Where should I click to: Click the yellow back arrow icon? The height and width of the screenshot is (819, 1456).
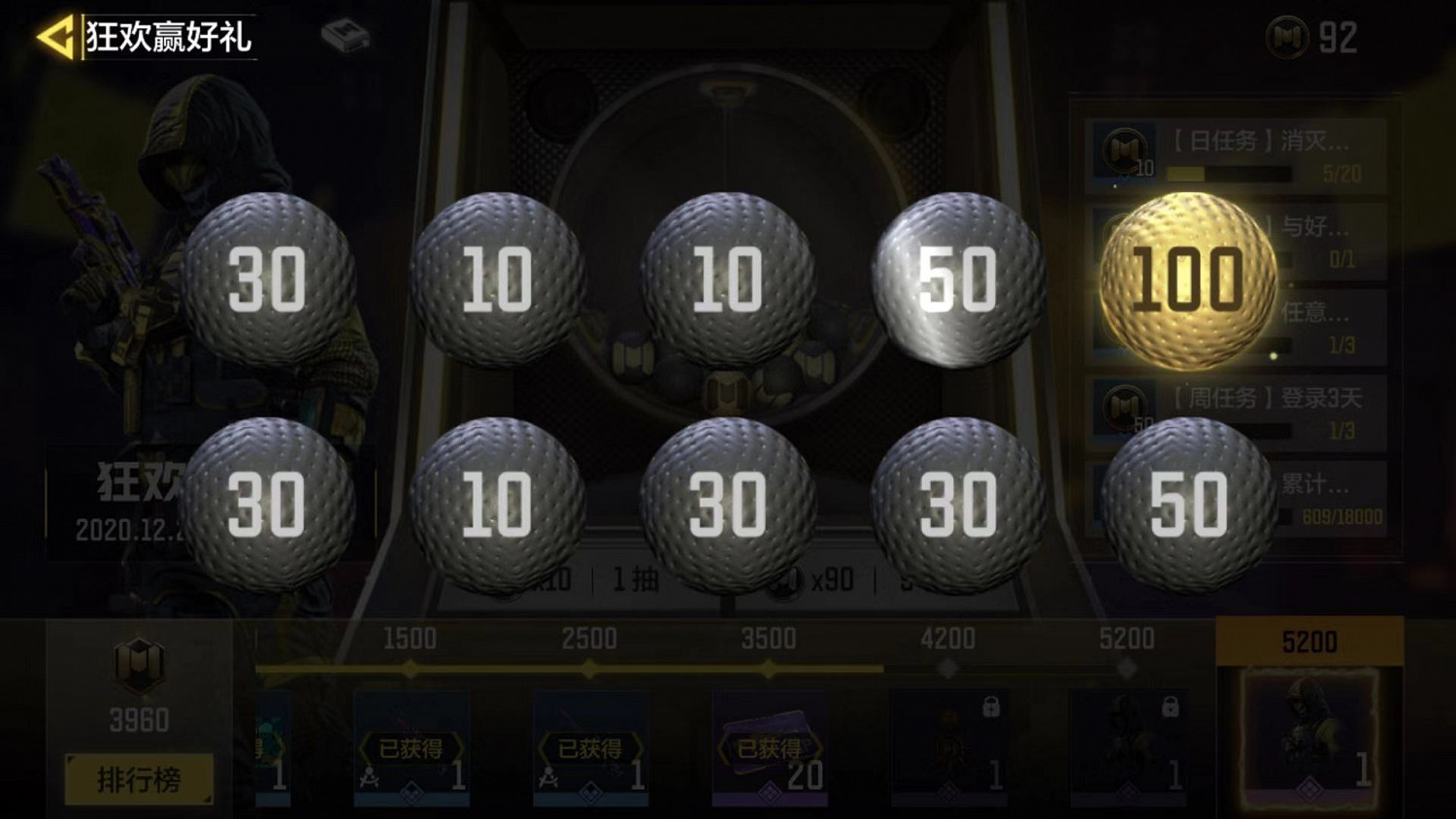tap(53, 34)
